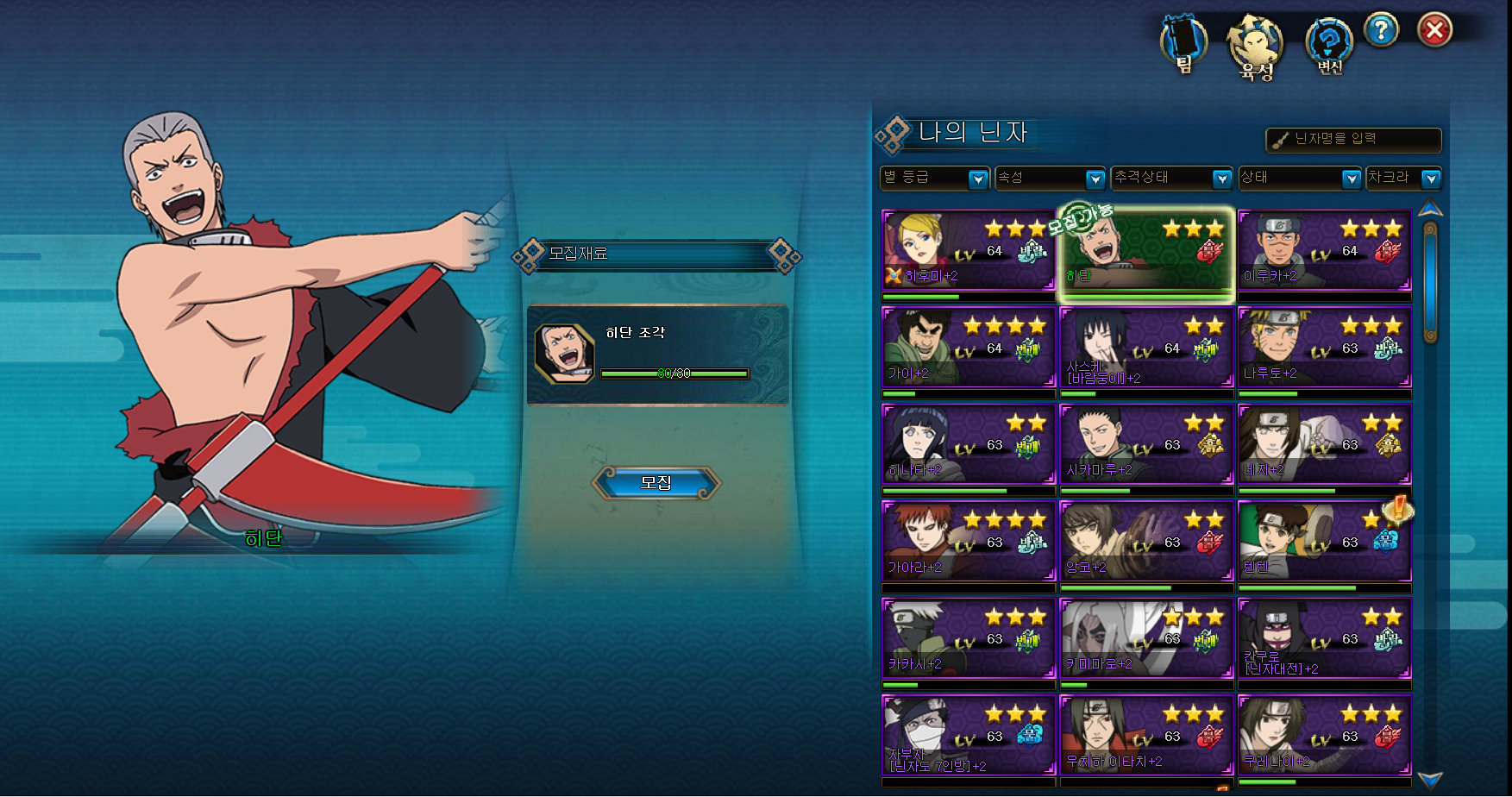The width and height of the screenshot is (1512, 797).
Task: Click the 히단 조각 fragment icon
Action: pos(564,354)
